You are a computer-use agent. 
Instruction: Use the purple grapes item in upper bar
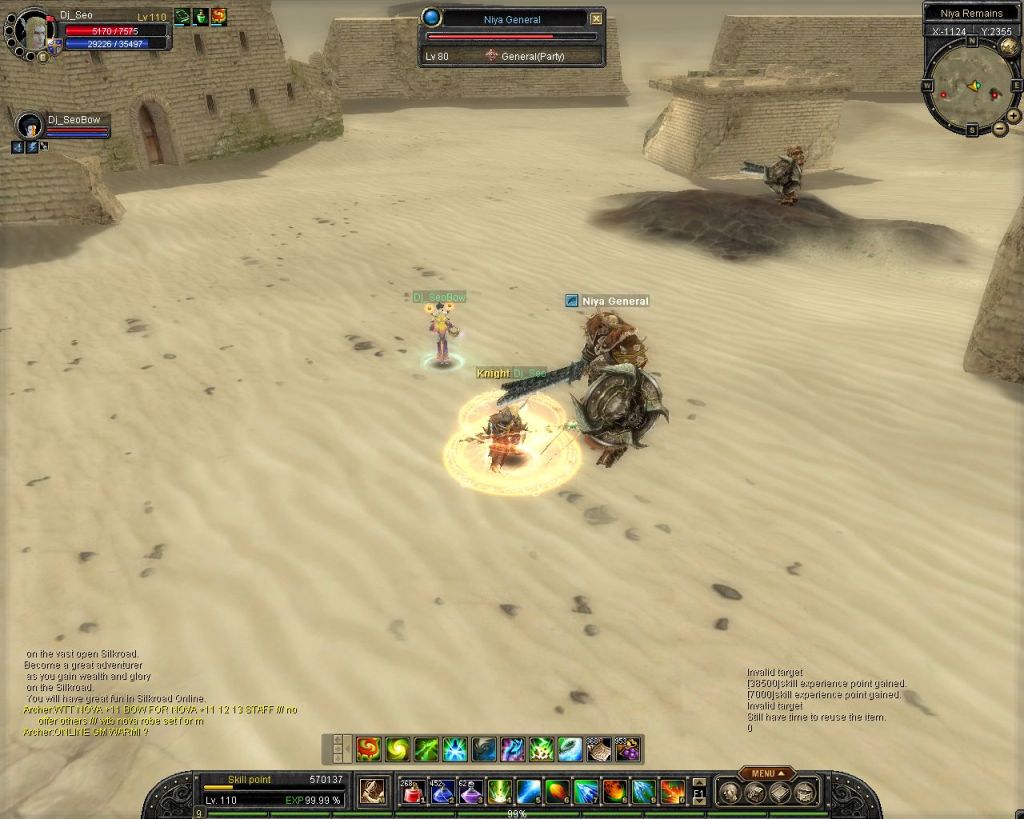[627, 748]
